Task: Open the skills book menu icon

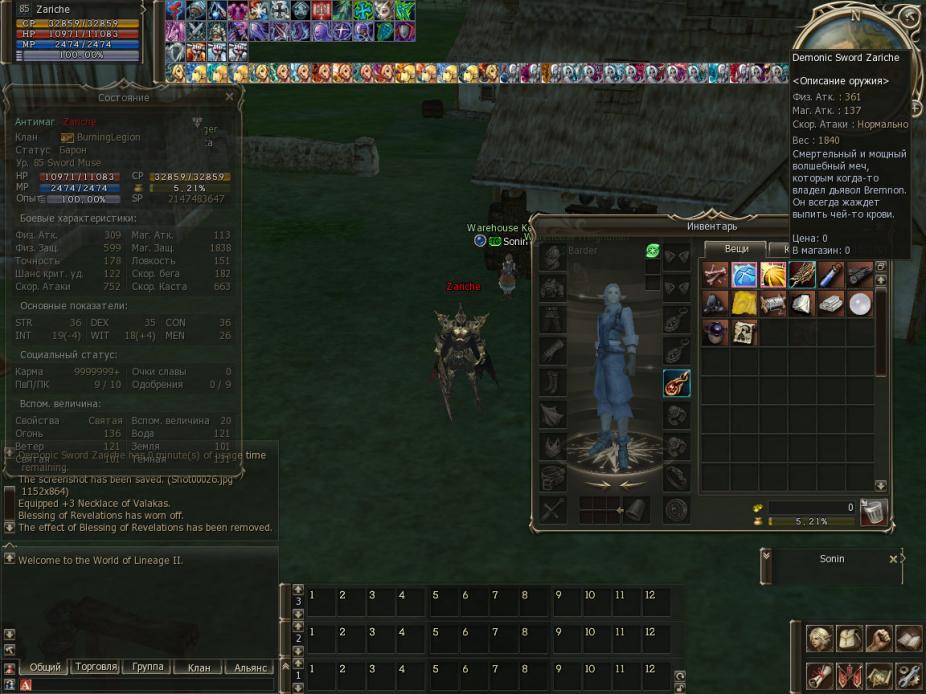Action: (908, 637)
